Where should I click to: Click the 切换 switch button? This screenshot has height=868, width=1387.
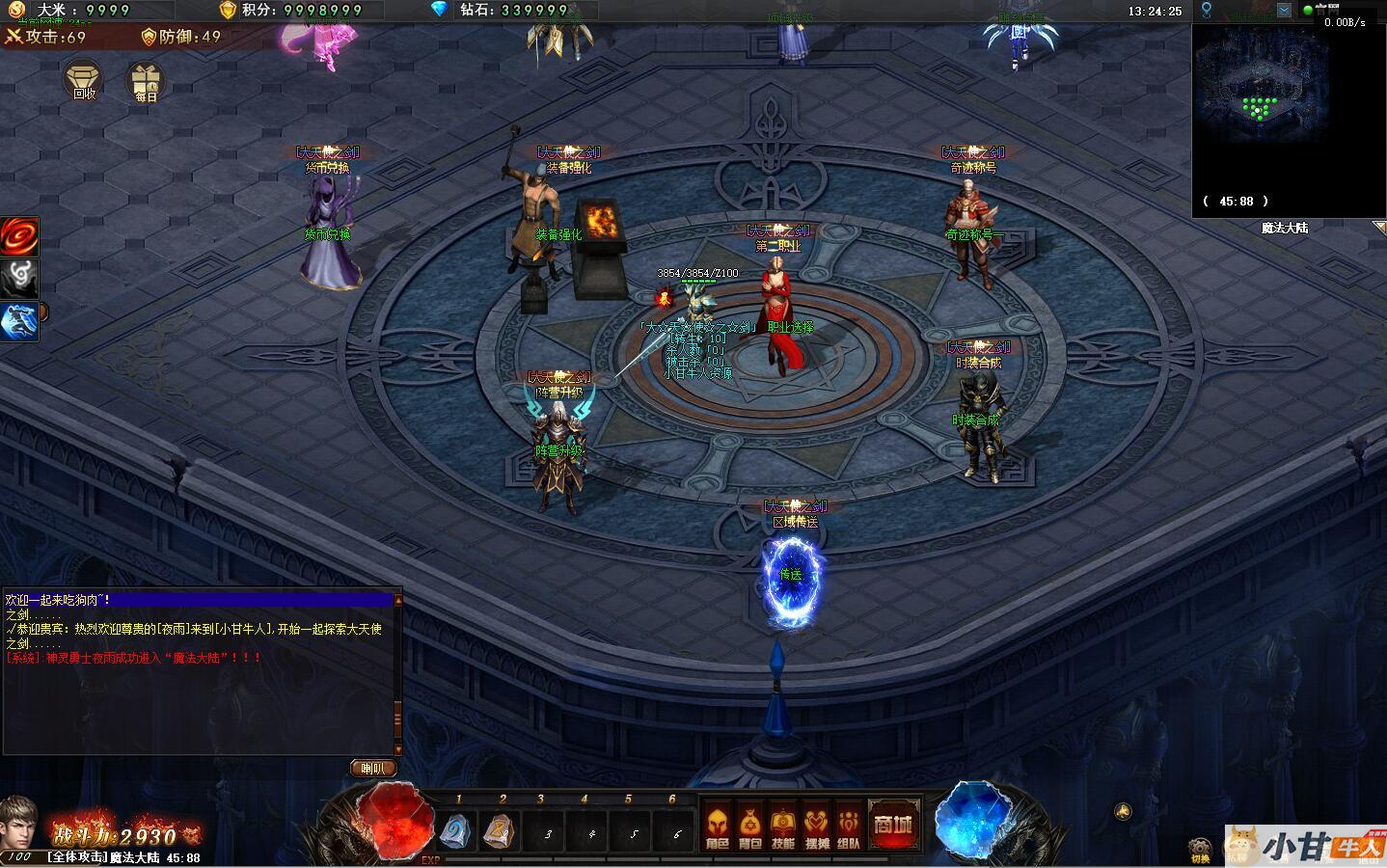(1200, 851)
